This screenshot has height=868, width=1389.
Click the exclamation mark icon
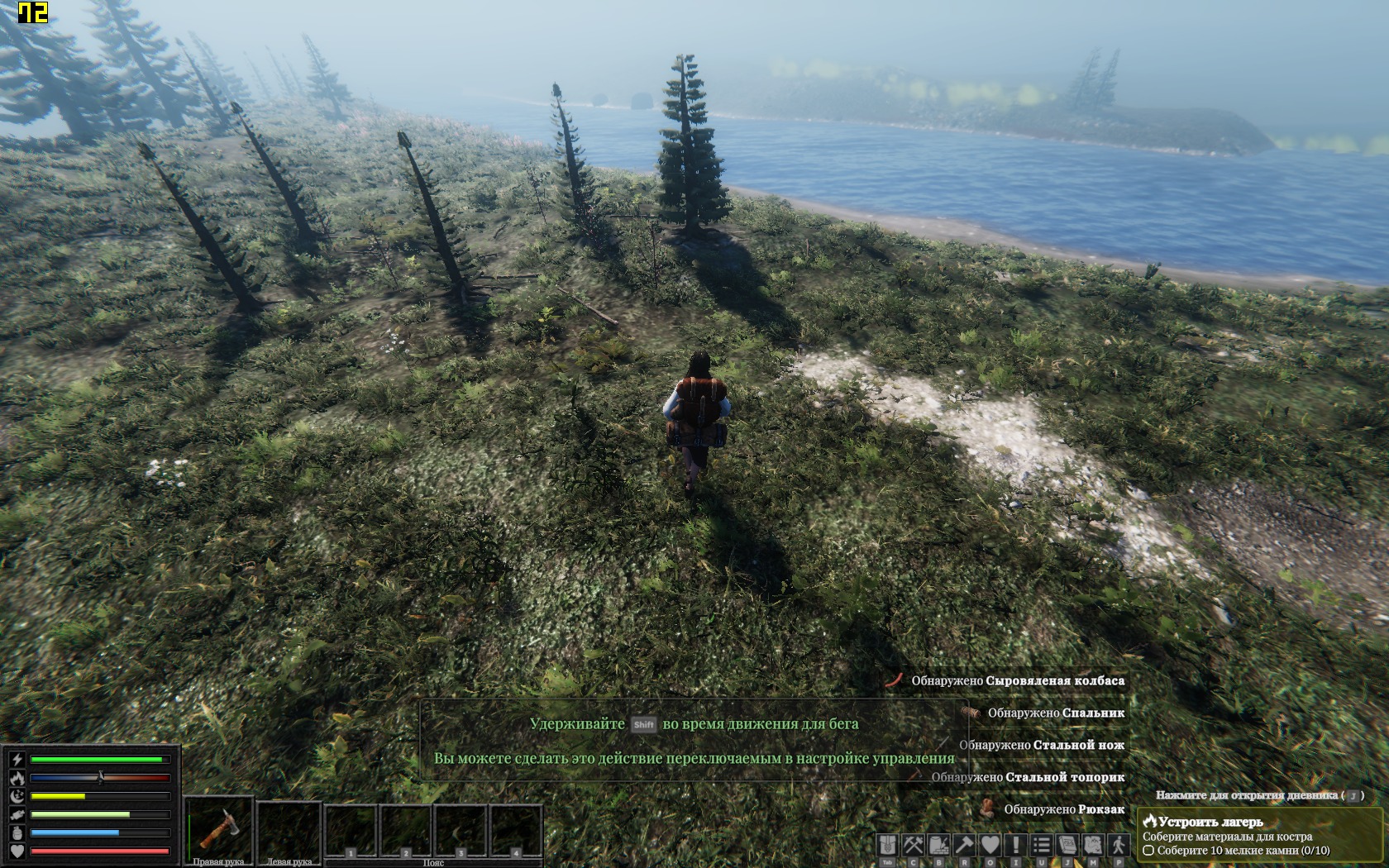[1016, 845]
